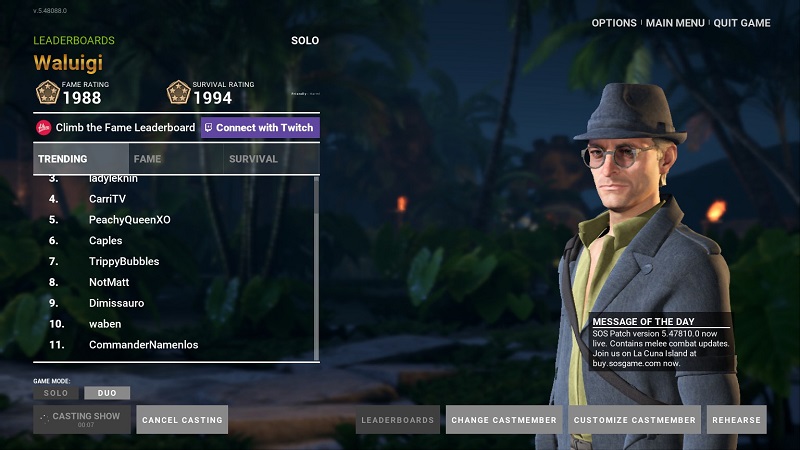Image resolution: width=800 pixels, height=450 pixels.
Task: Cancel casting
Action: 182,420
